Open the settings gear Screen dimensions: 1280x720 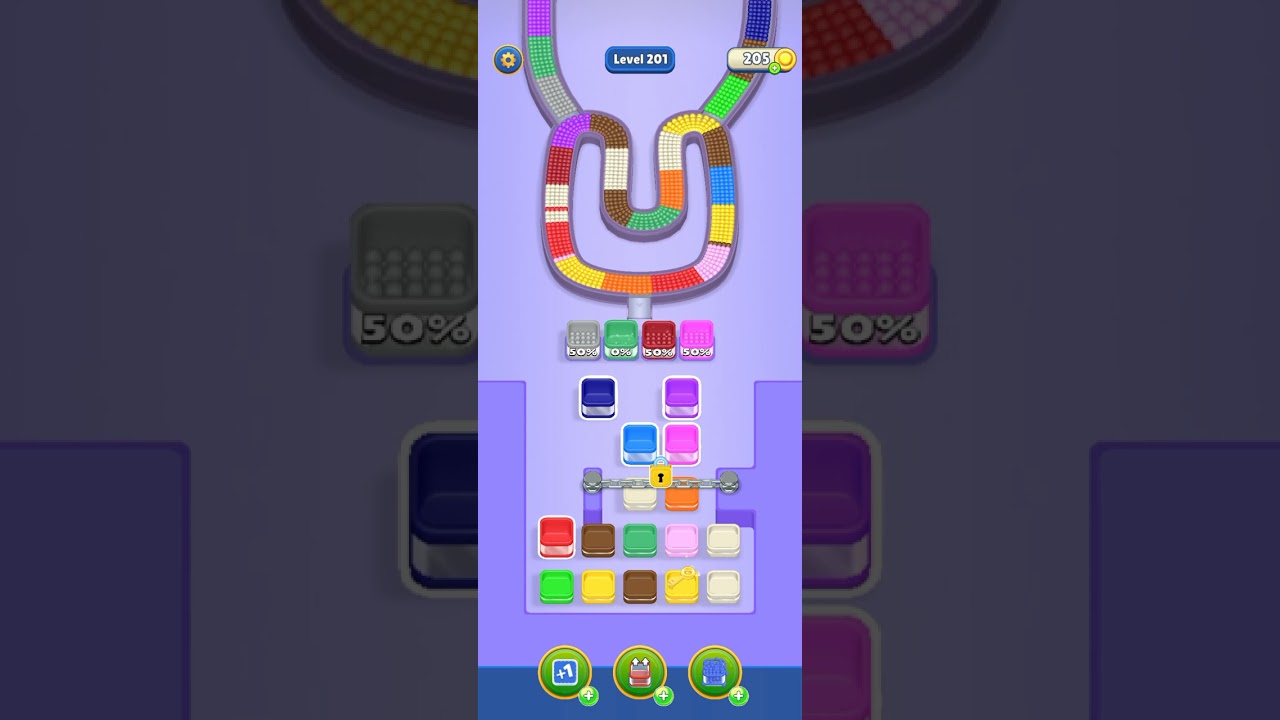click(x=507, y=60)
